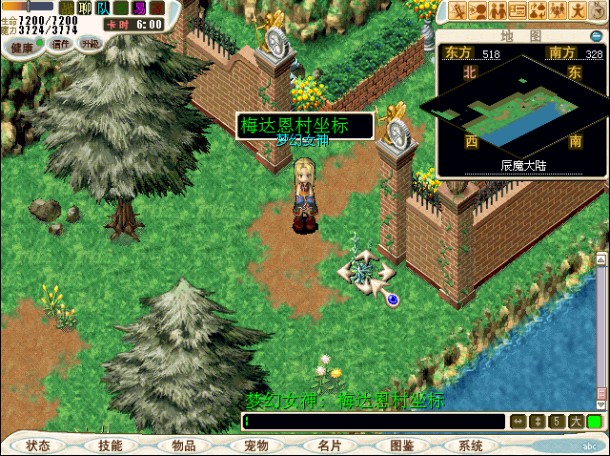Open the 信件 mail button
The image size is (610, 456).
(61, 44)
